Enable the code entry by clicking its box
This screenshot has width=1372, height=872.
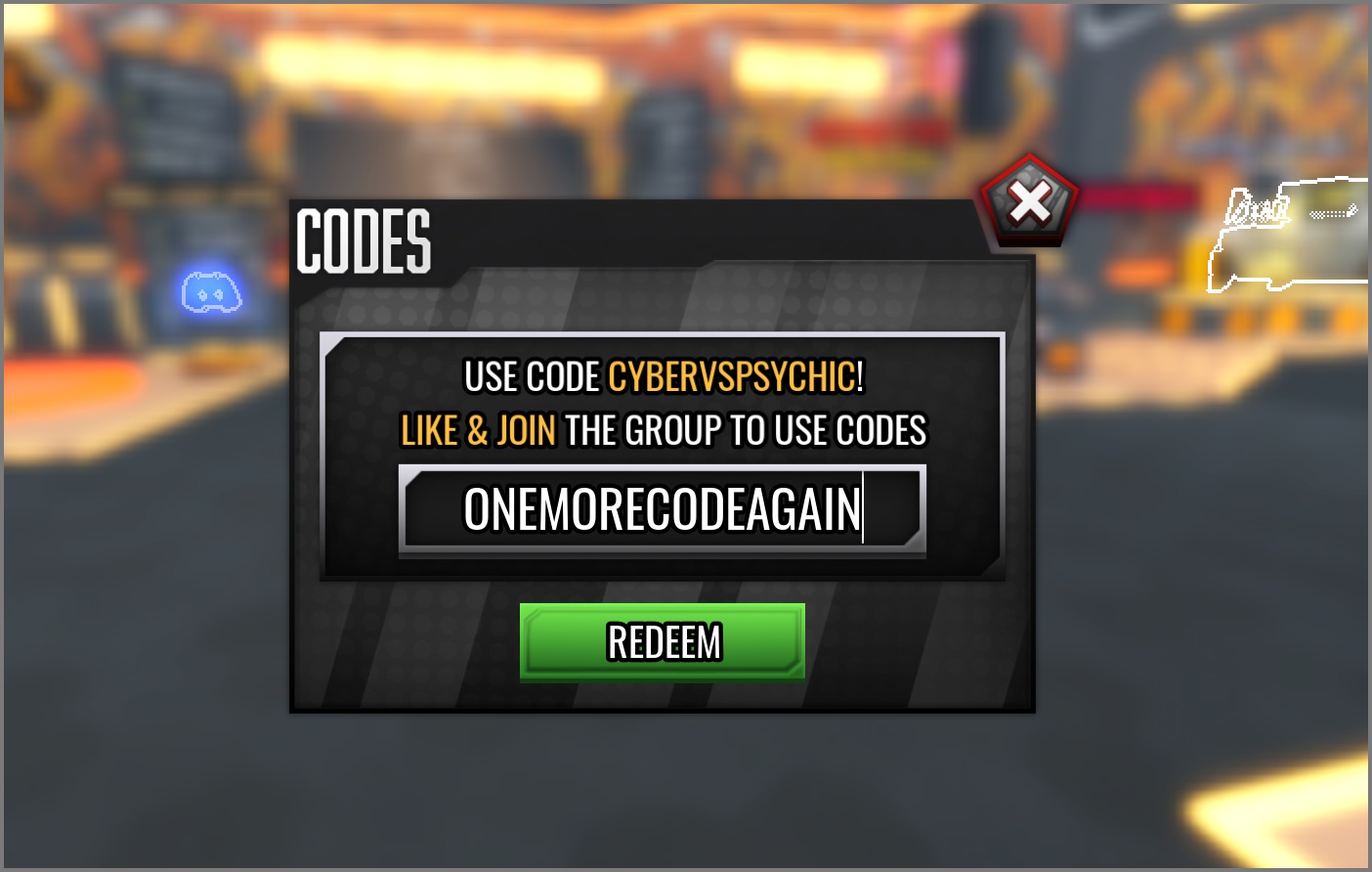[663, 509]
